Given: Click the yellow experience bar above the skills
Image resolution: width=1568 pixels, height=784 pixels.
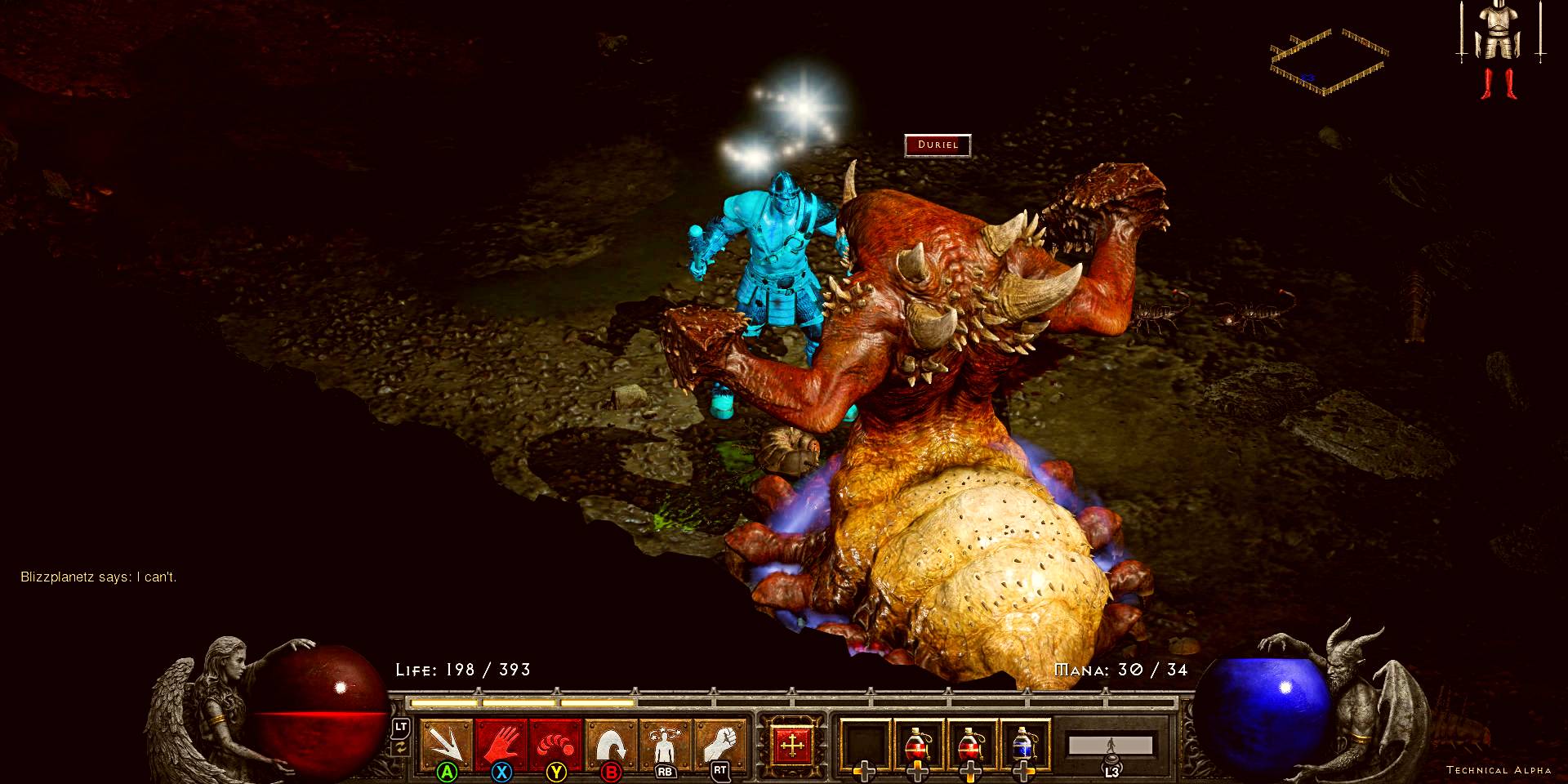Looking at the screenshot, I should click(x=523, y=701).
